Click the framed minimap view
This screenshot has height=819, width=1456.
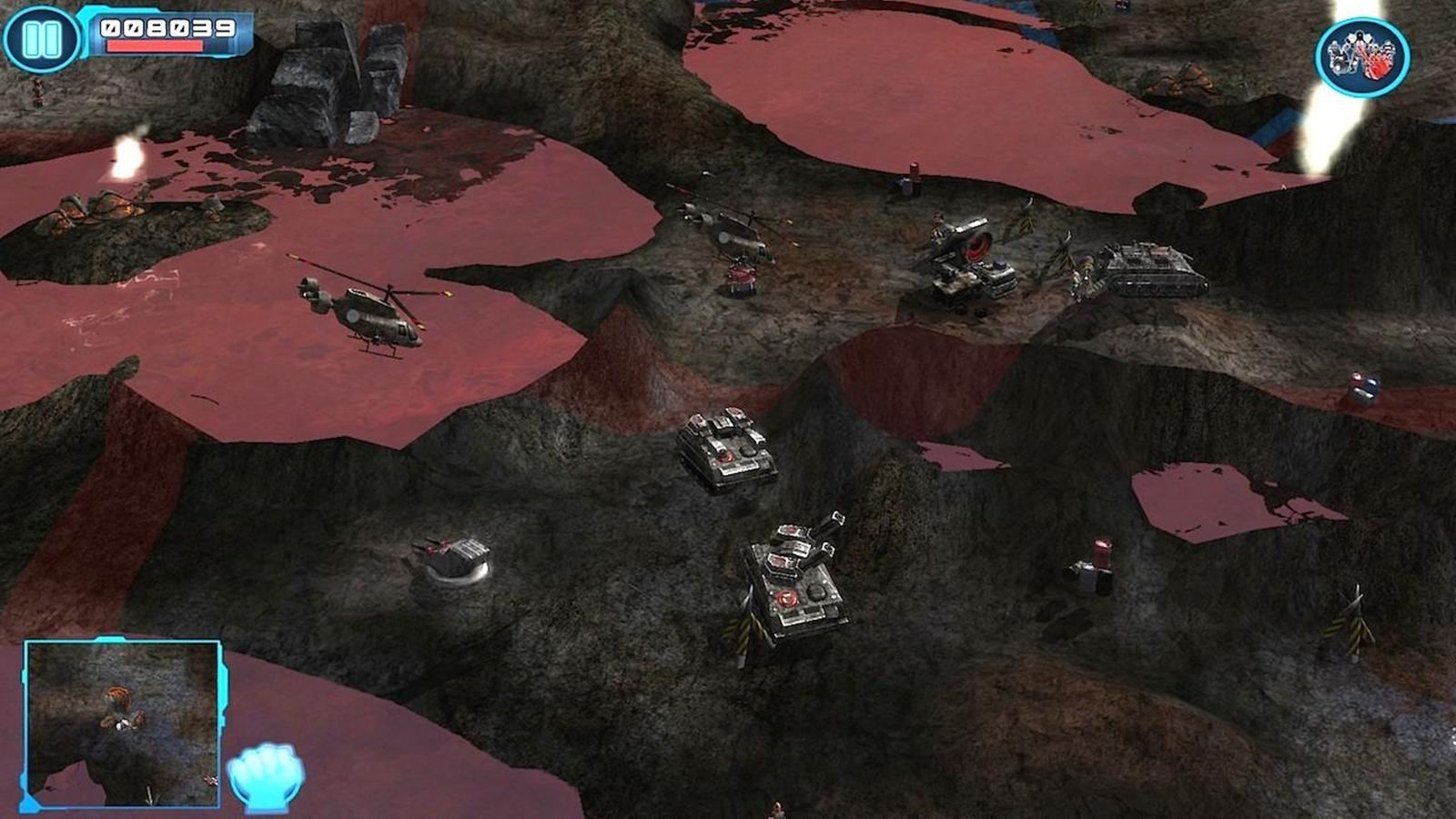coord(122,723)
